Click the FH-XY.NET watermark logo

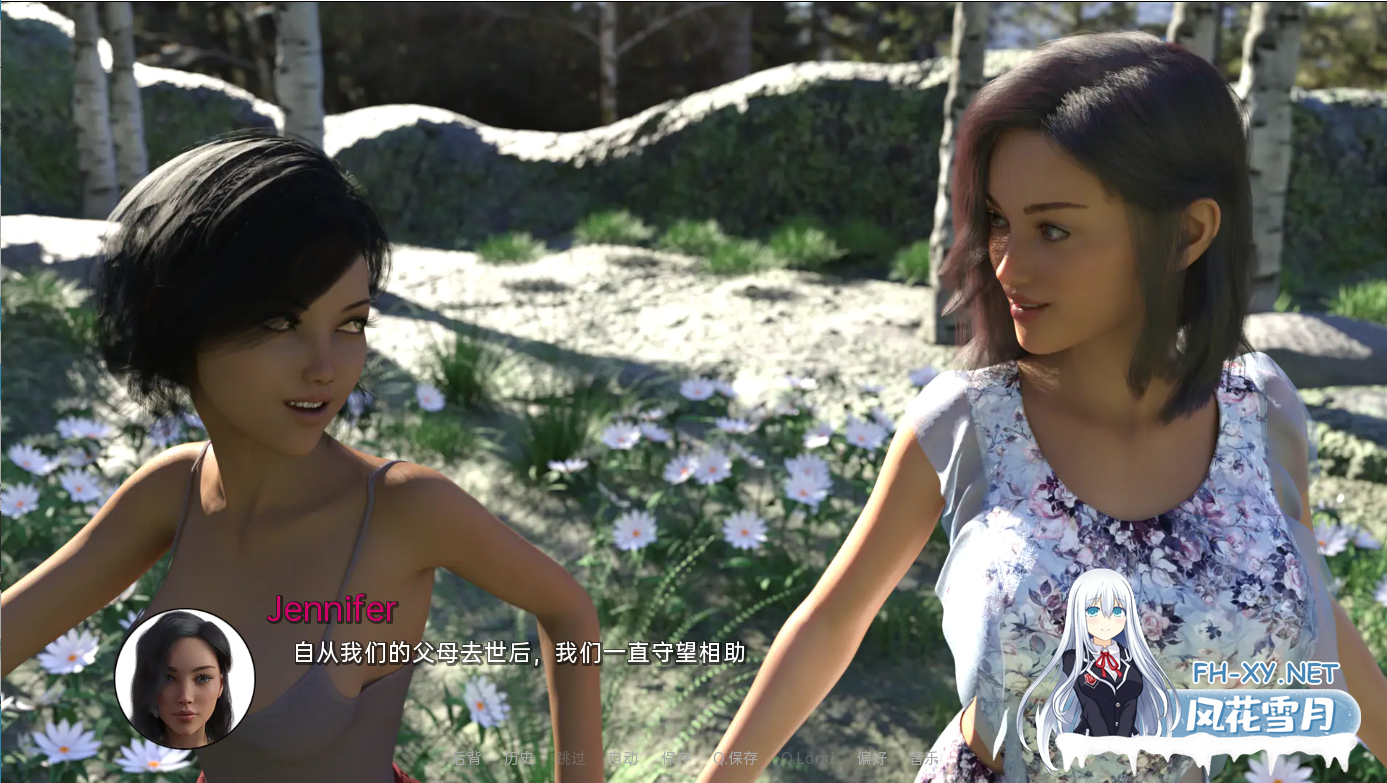[1265, 673]
